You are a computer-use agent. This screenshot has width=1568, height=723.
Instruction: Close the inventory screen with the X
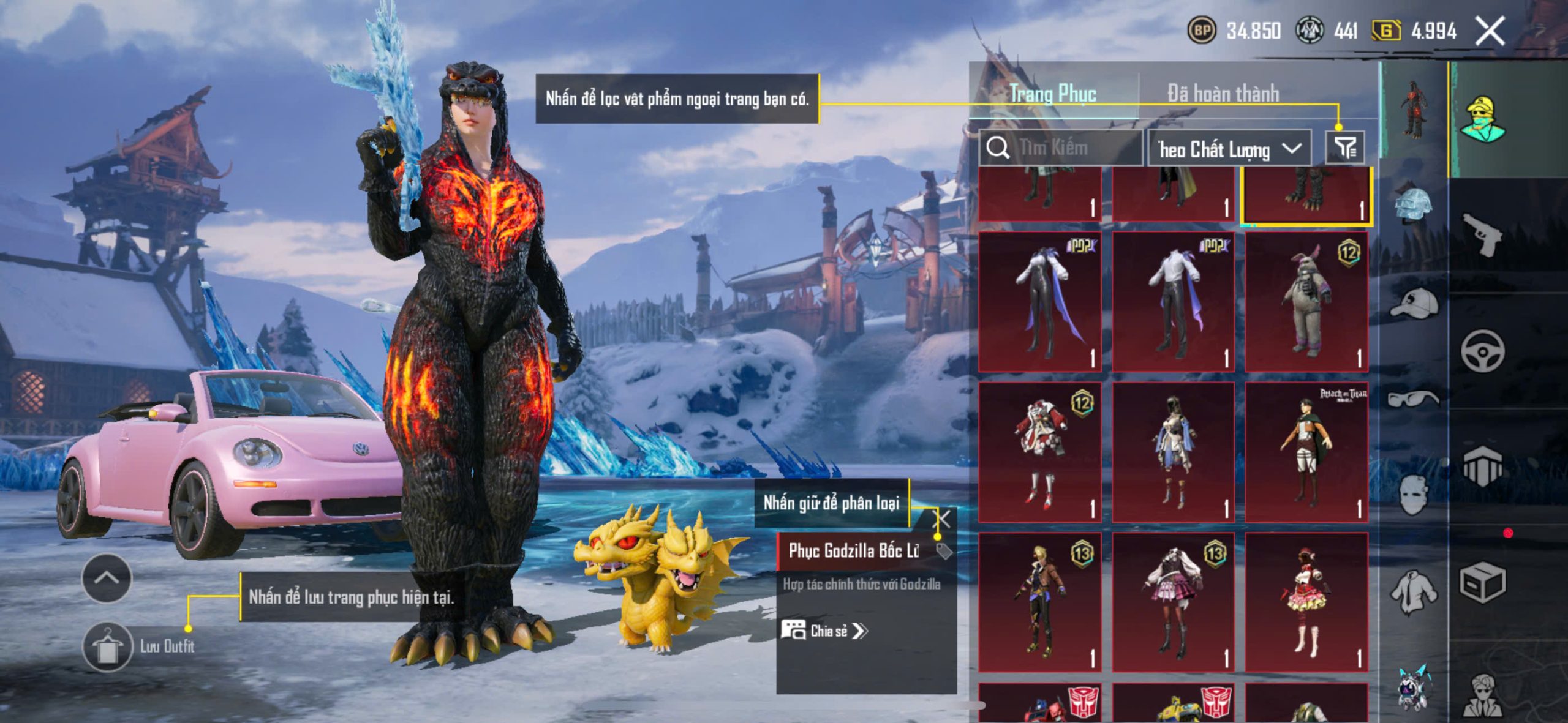pyautogui.click(x=1490, y=31)
